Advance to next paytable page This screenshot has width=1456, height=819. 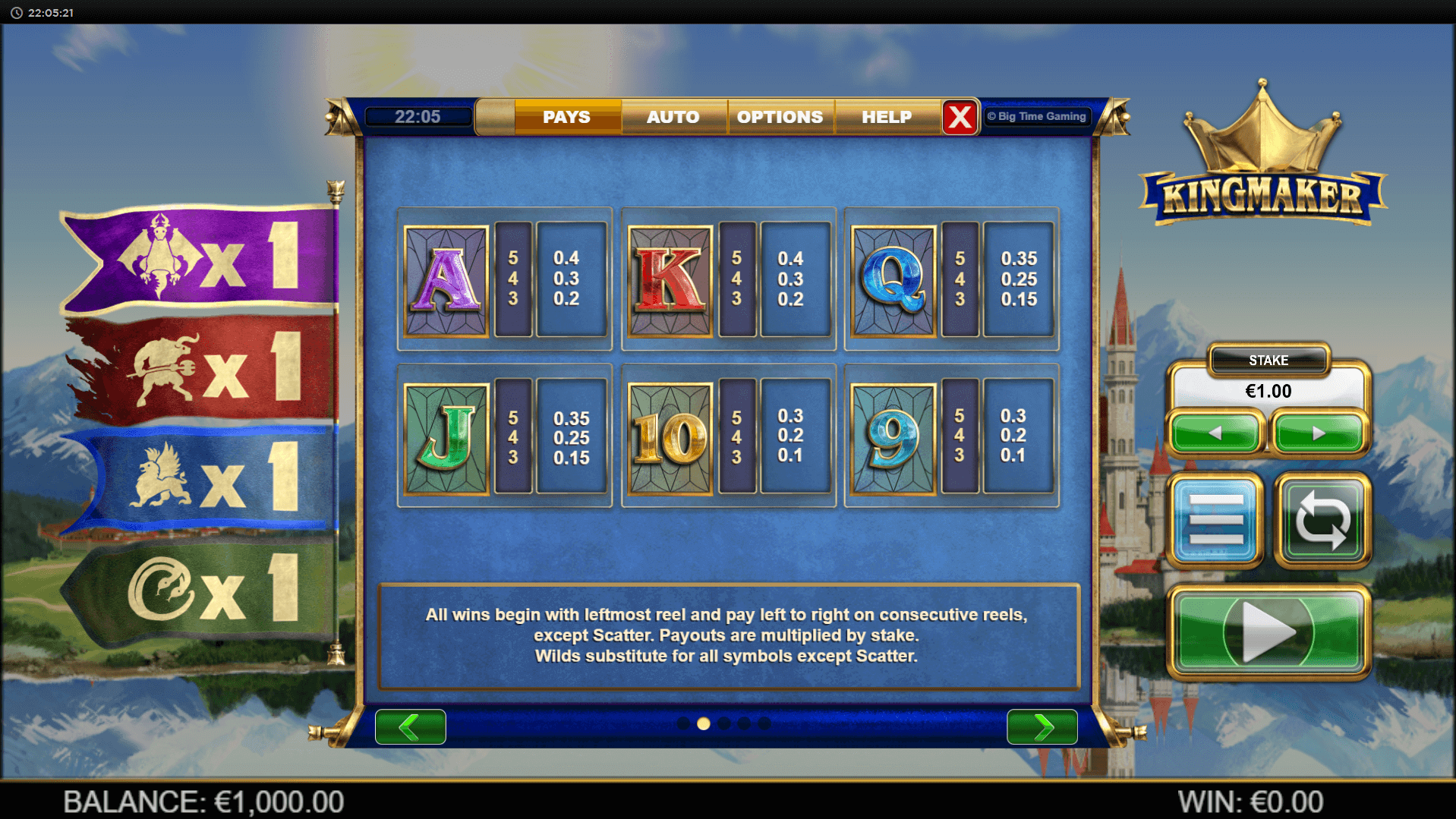click(1042, 727)
